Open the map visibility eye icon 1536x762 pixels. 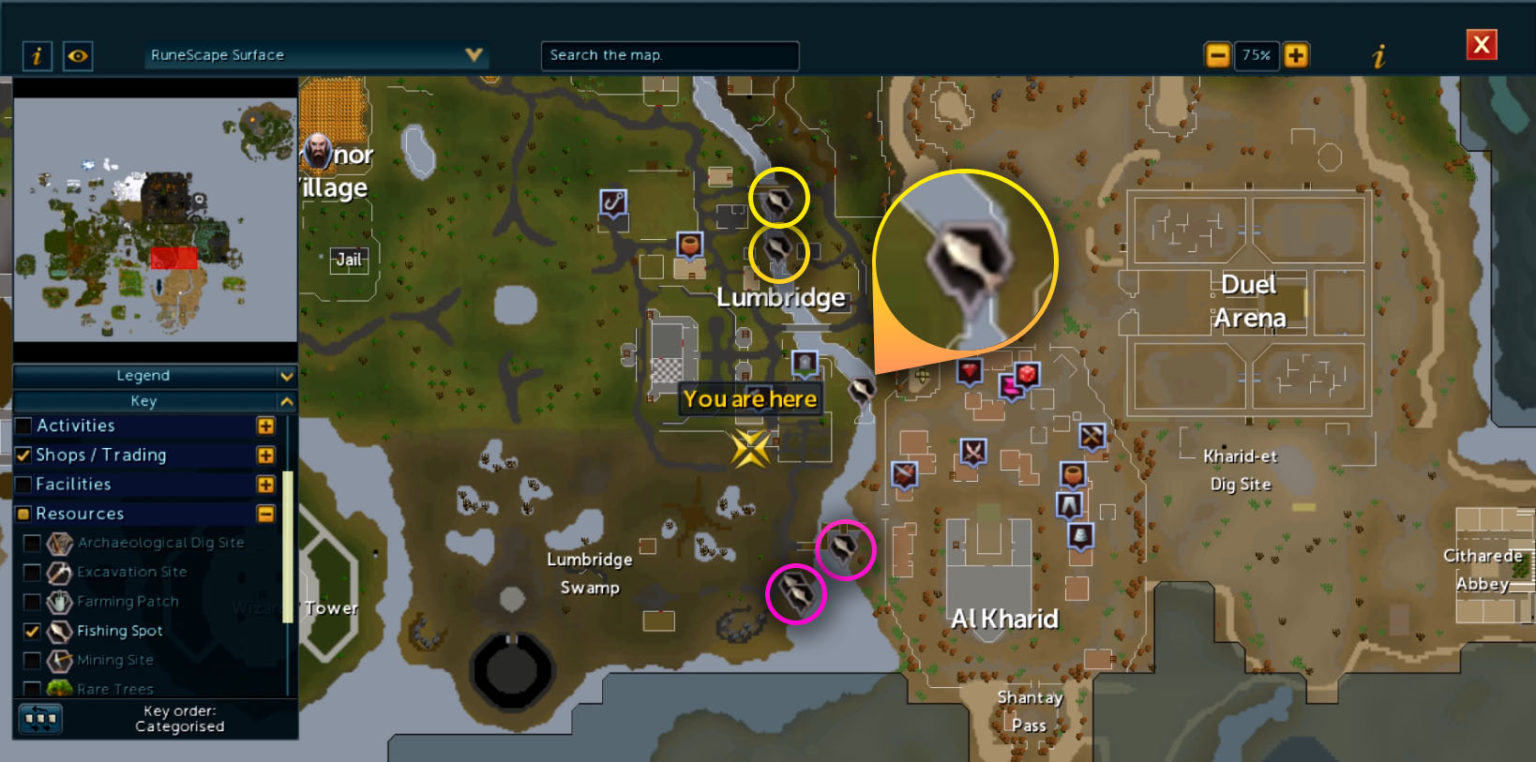(78, 56)
